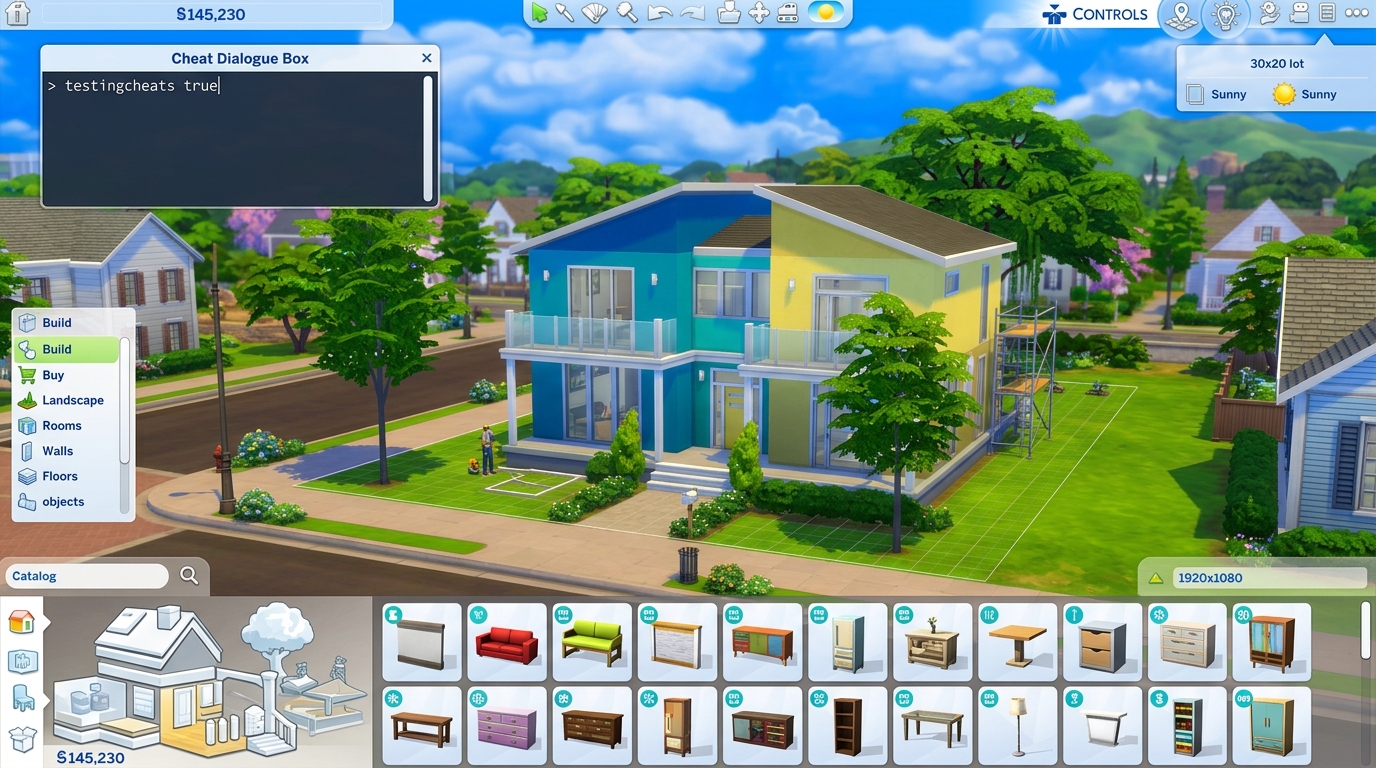Viewport: 1376px width, 768px height.
Task: Select the Sledgehammer demolition tool
Action: tap(624, 13)
